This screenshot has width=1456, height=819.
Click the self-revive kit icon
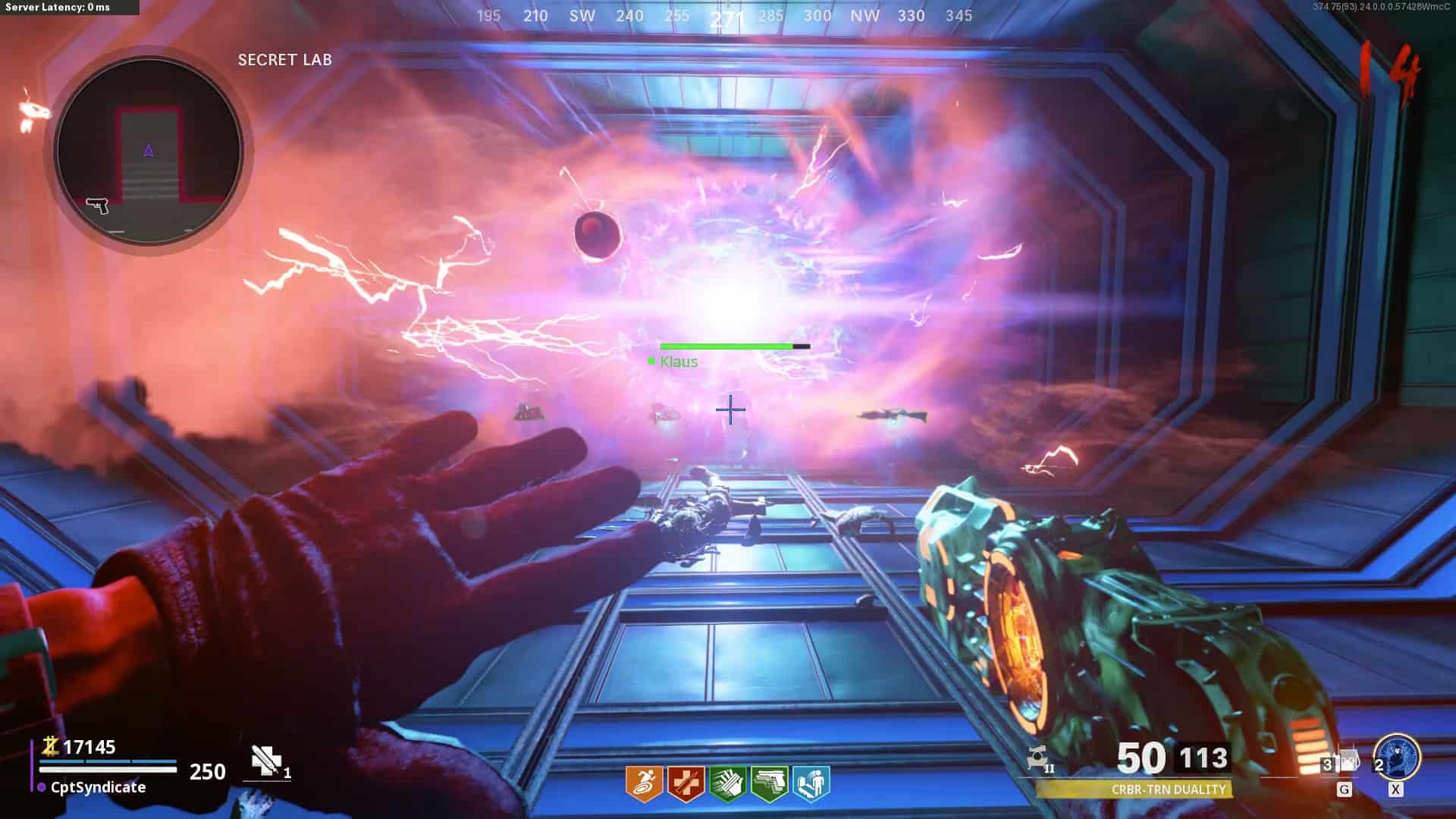(265, 761)
